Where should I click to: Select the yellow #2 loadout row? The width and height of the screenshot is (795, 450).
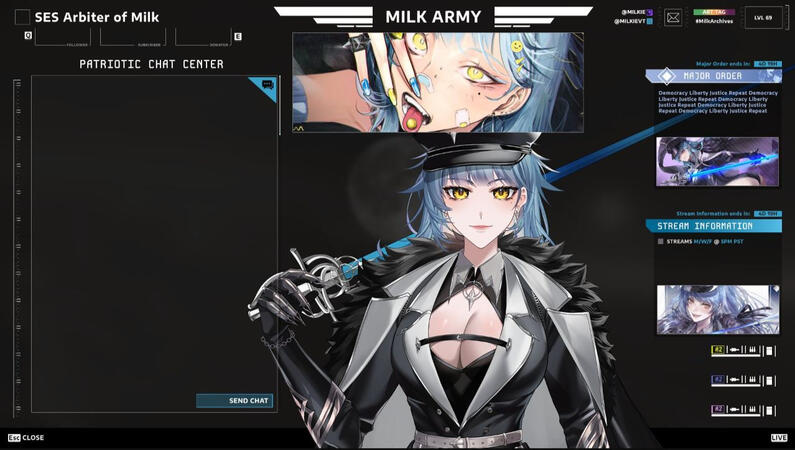click(743, 351)
